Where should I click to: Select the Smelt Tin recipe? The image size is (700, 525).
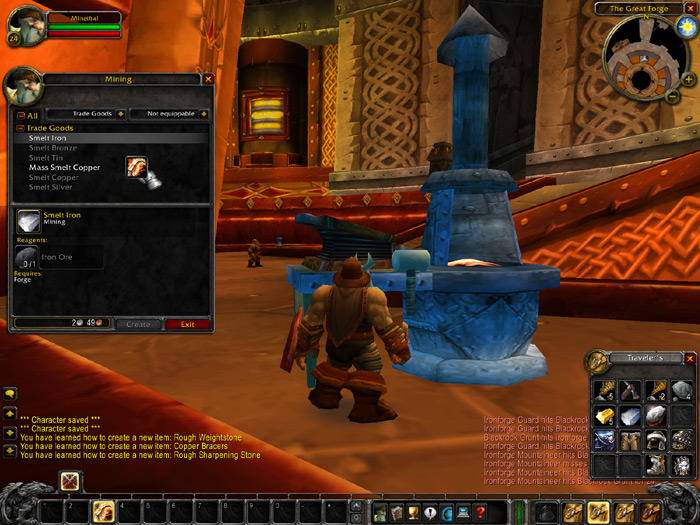pos(46,158)
